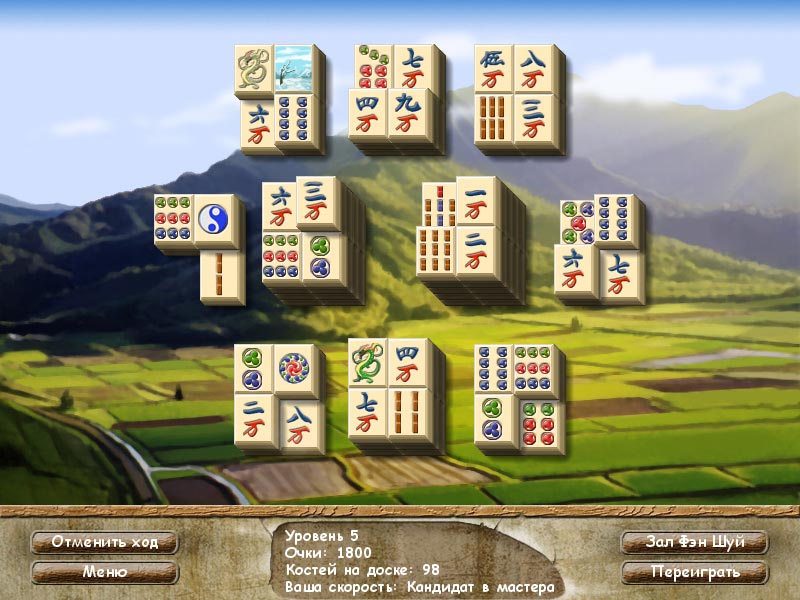Pick the four-circle red and green tile
Image resolution: width=800 pixels, height=600 pixels.
pos(537,422)
